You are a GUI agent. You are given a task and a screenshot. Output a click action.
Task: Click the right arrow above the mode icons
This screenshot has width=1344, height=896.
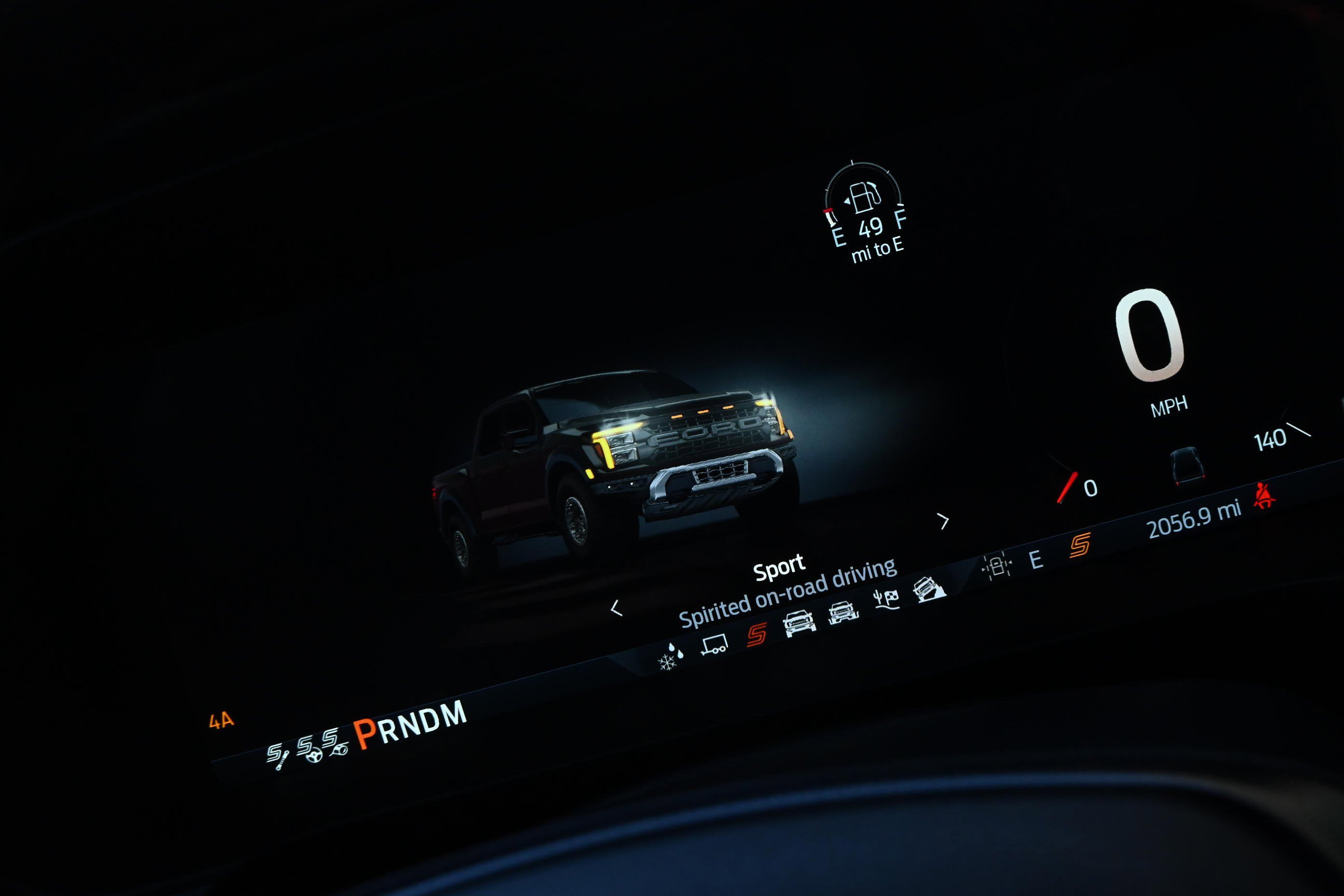(x=942, y=521)
